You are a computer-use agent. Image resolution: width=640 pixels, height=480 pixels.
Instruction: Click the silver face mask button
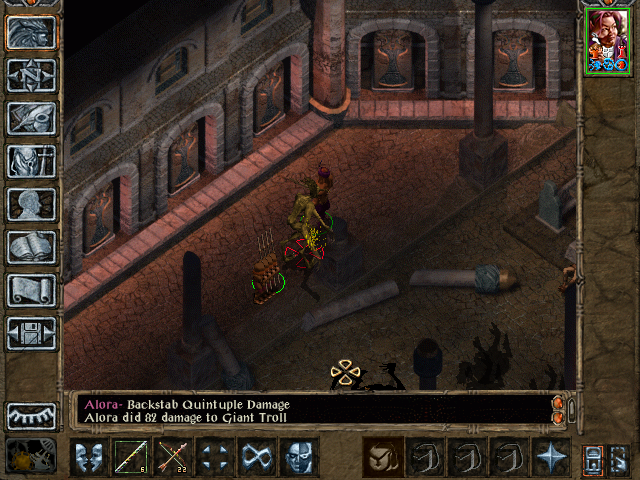click(299, 457)
